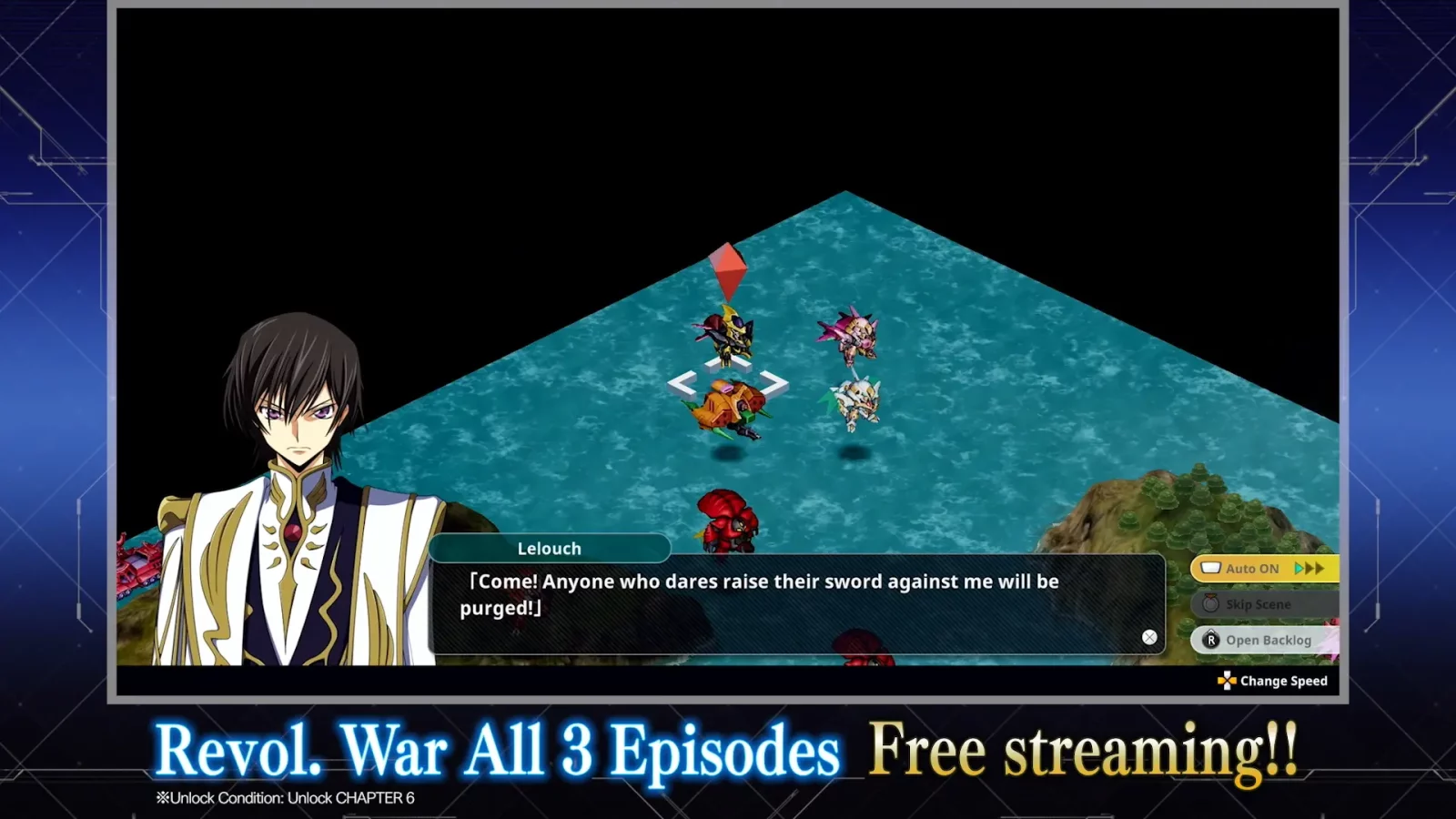Screen dimensions: 1456x819
Task: Click the R shoulder-button icon beside Open Backlog
Action: pos(1211,640)
